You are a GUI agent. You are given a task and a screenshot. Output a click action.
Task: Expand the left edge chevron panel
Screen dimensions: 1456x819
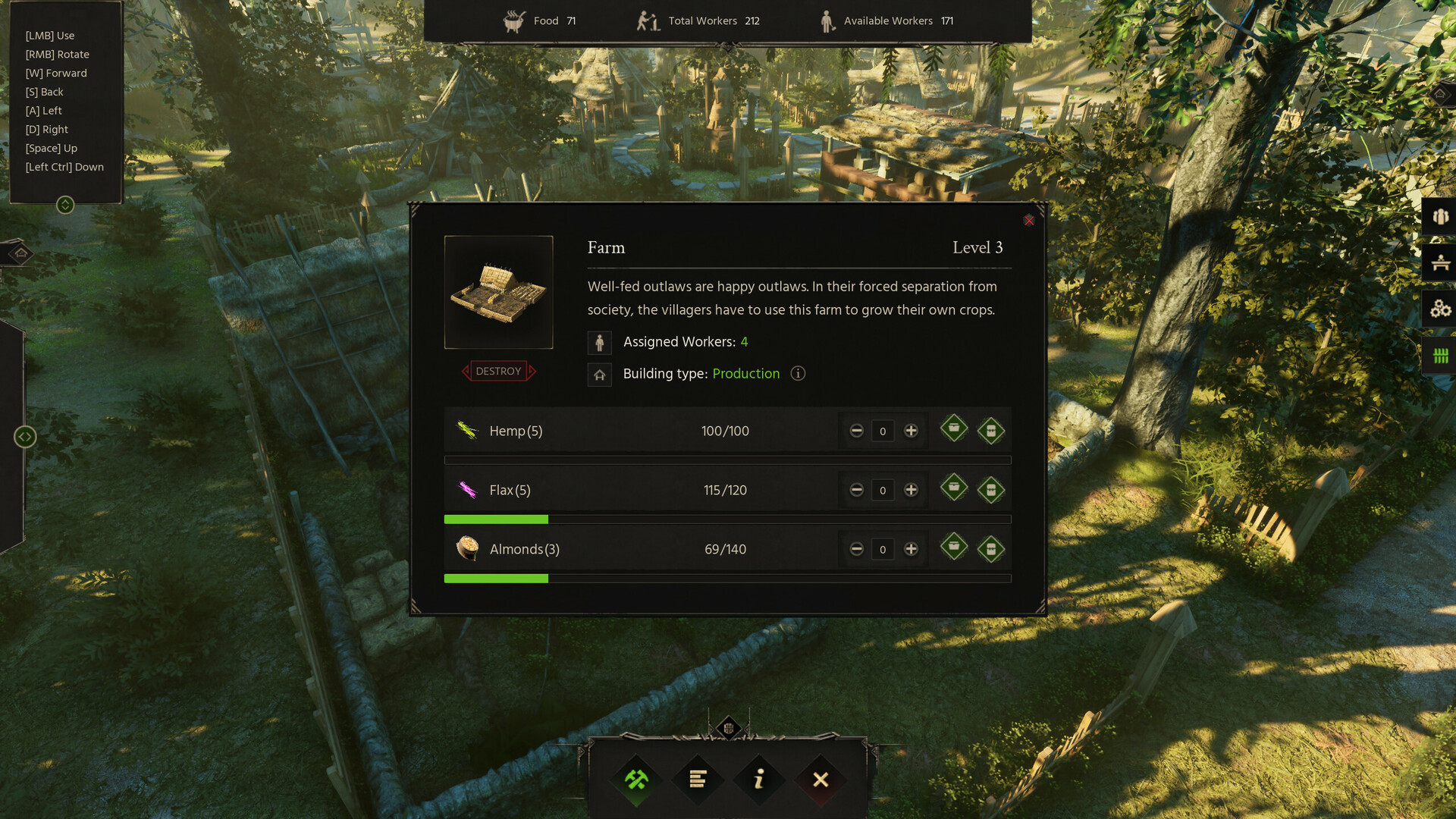click(25, 437)
